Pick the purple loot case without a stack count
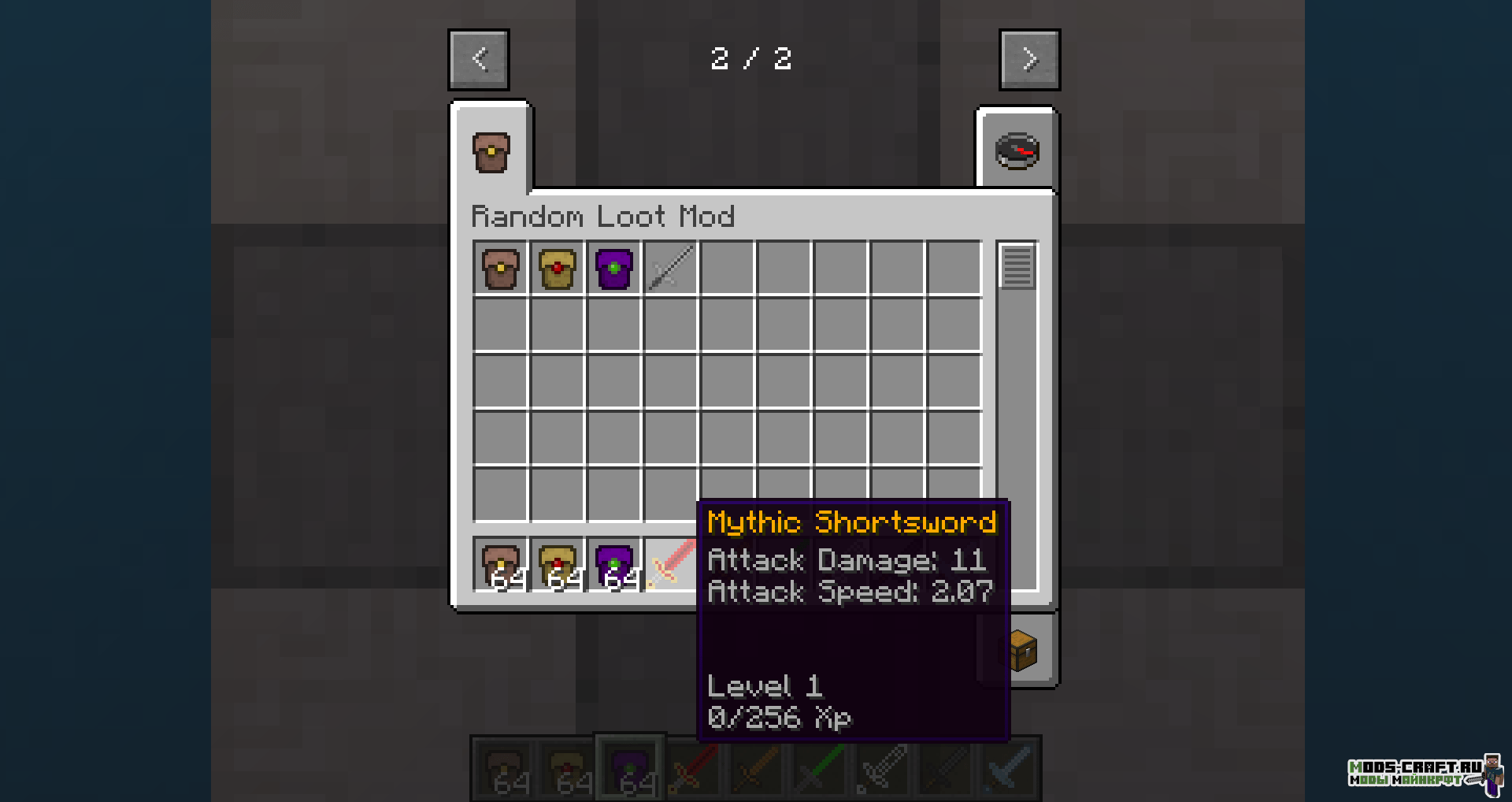The image size is (1512, 802). 614,269
